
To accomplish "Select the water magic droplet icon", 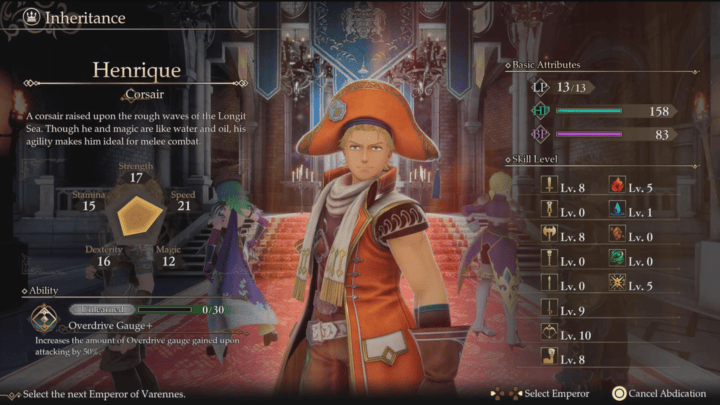I will tap(616, 211).
